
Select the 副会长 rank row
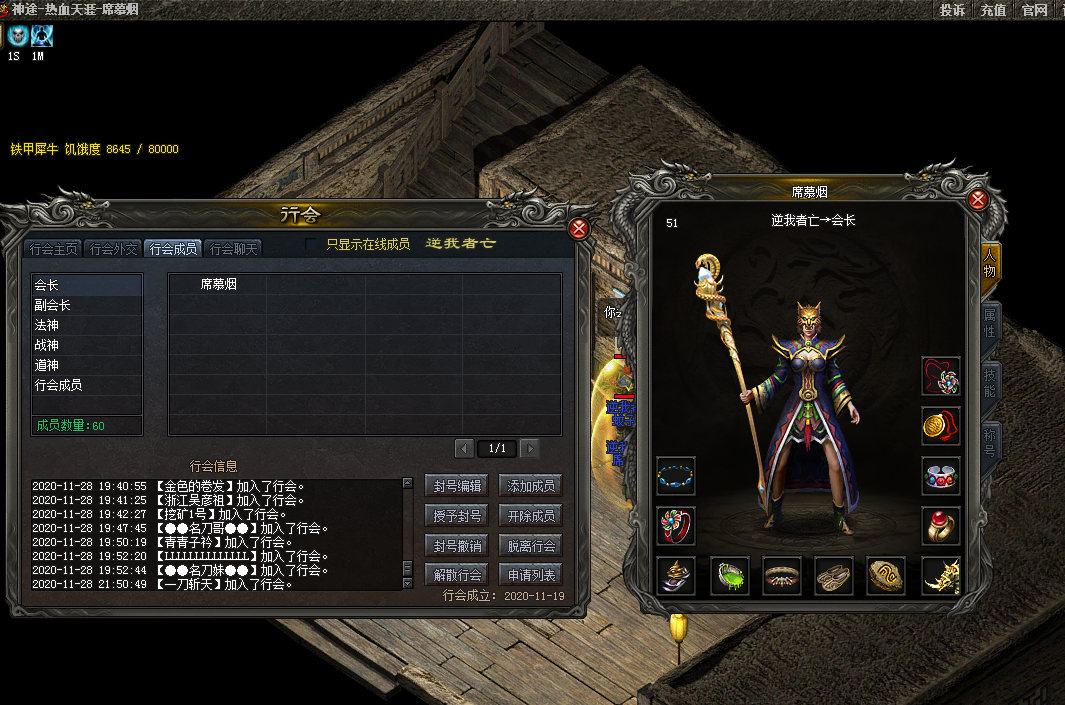(87, 305)
